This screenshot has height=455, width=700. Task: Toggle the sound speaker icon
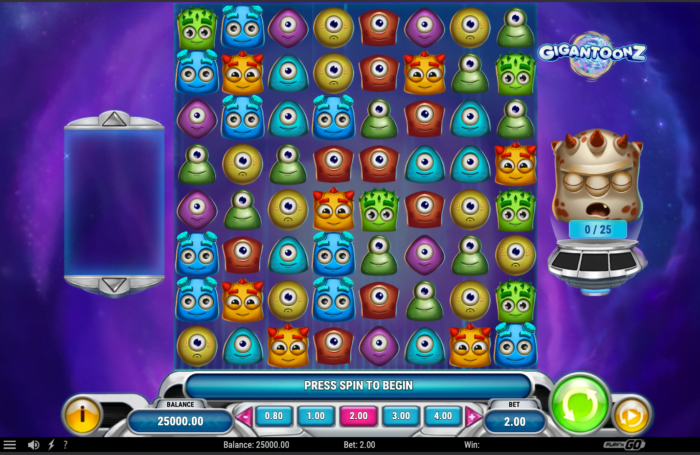click(34, 445)
